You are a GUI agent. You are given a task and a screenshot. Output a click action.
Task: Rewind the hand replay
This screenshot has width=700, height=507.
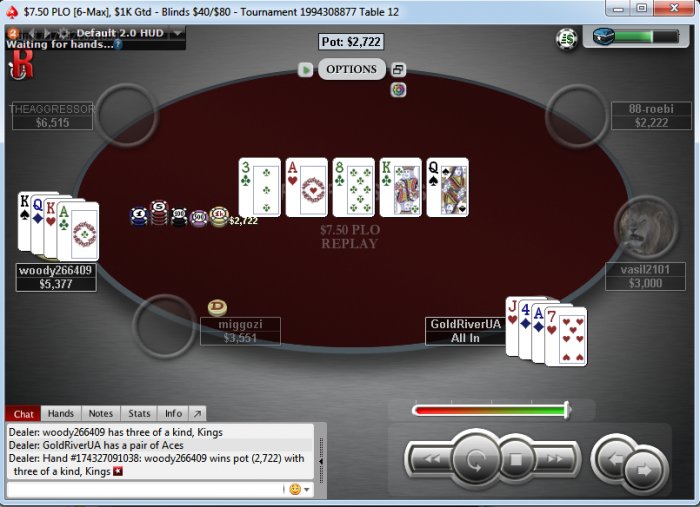tap(429, 461)
